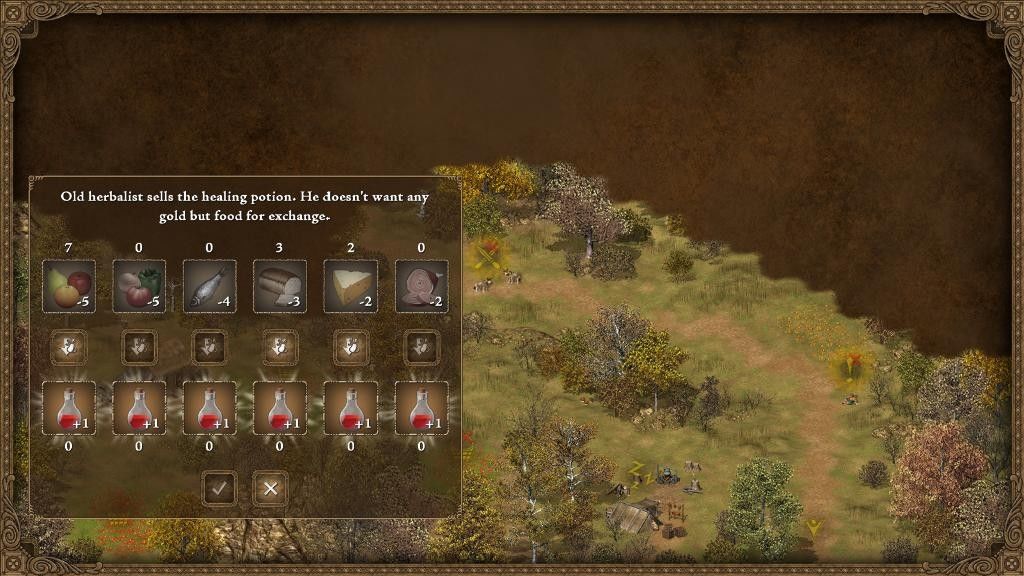The height and width of the screenshot is (576, 1024).
Task: Cancel the herbalist exchange dialog
Action: pyautogui.click(x=270, y=488)
